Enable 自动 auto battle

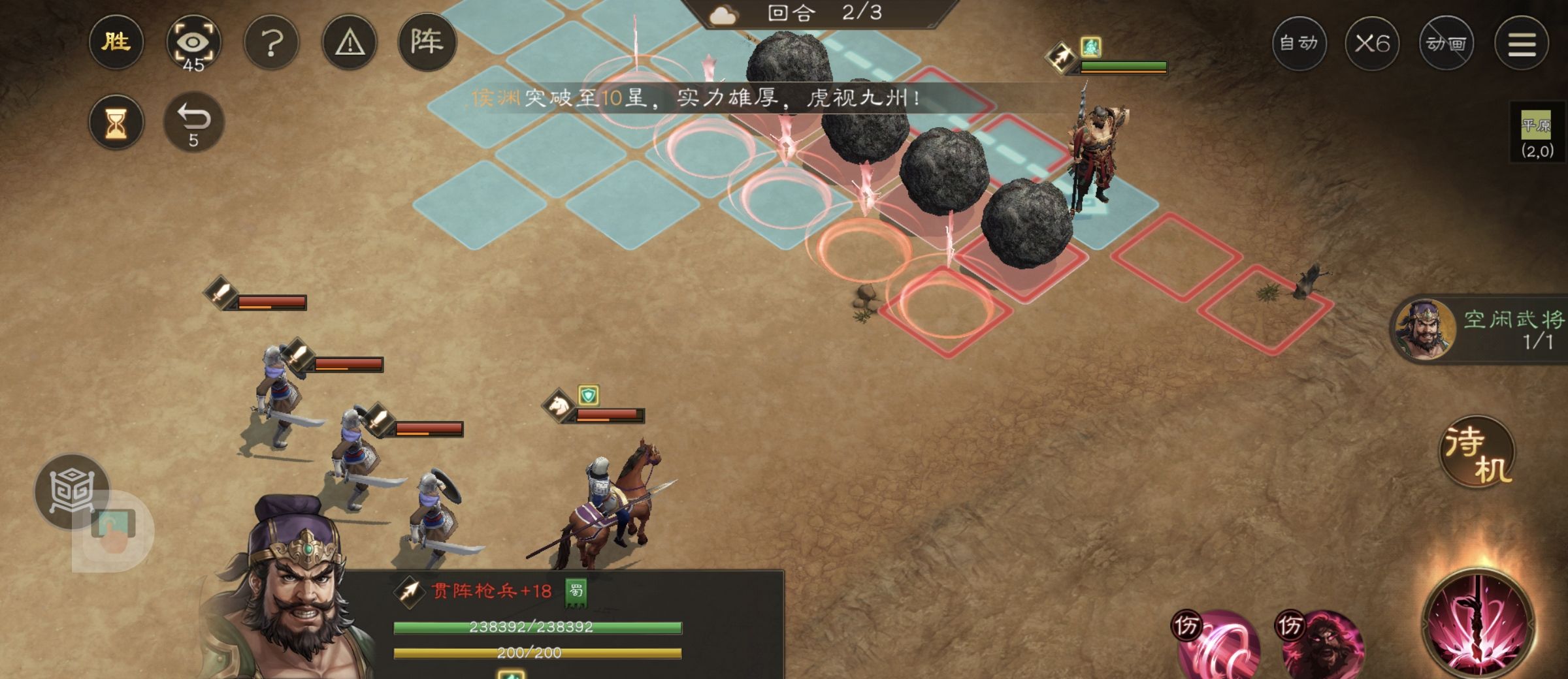1299,44
